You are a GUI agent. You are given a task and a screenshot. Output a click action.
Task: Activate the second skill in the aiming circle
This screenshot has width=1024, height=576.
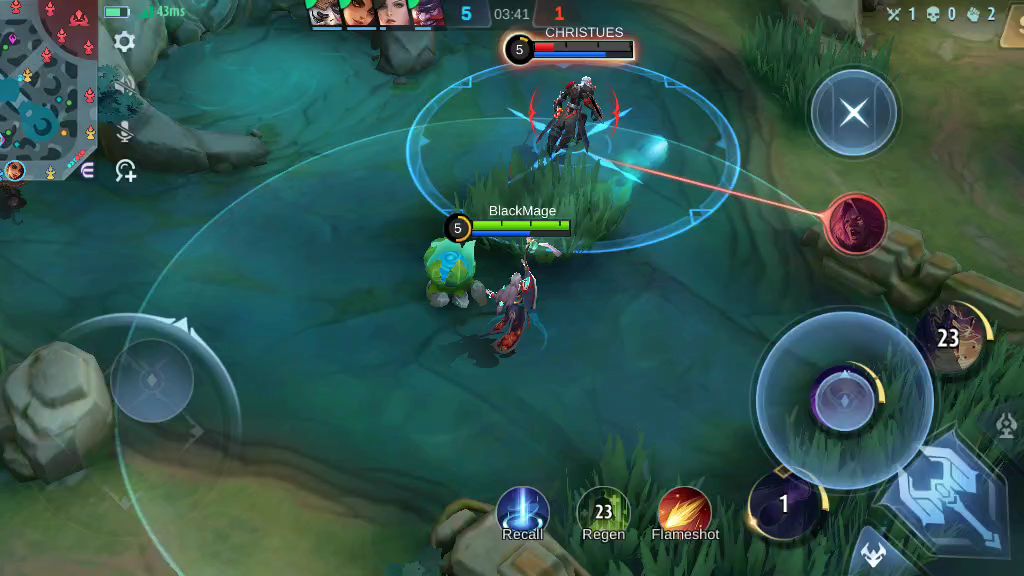click(x=844, y=400)
